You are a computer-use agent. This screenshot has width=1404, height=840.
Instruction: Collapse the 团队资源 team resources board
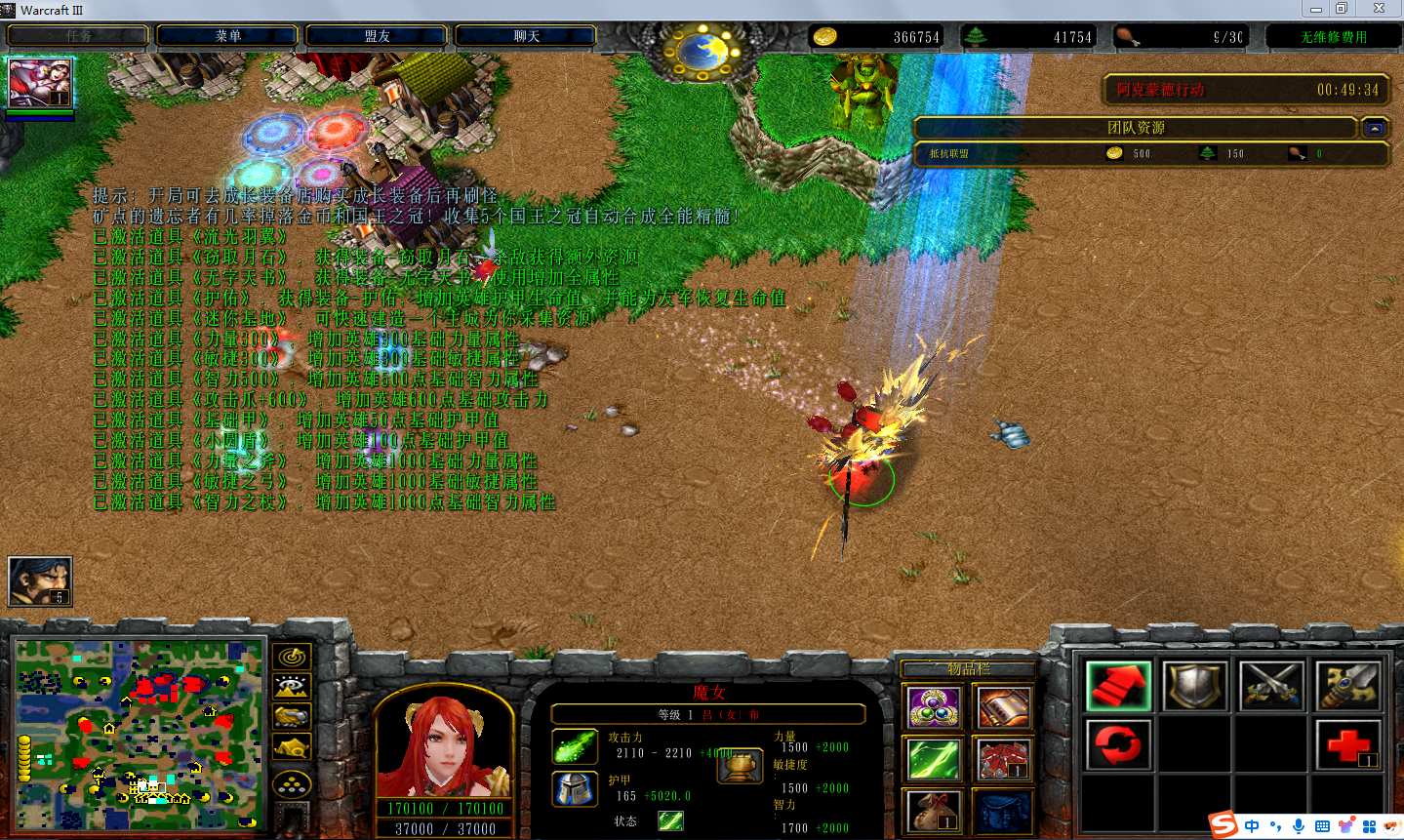[x=1375, y=128]
